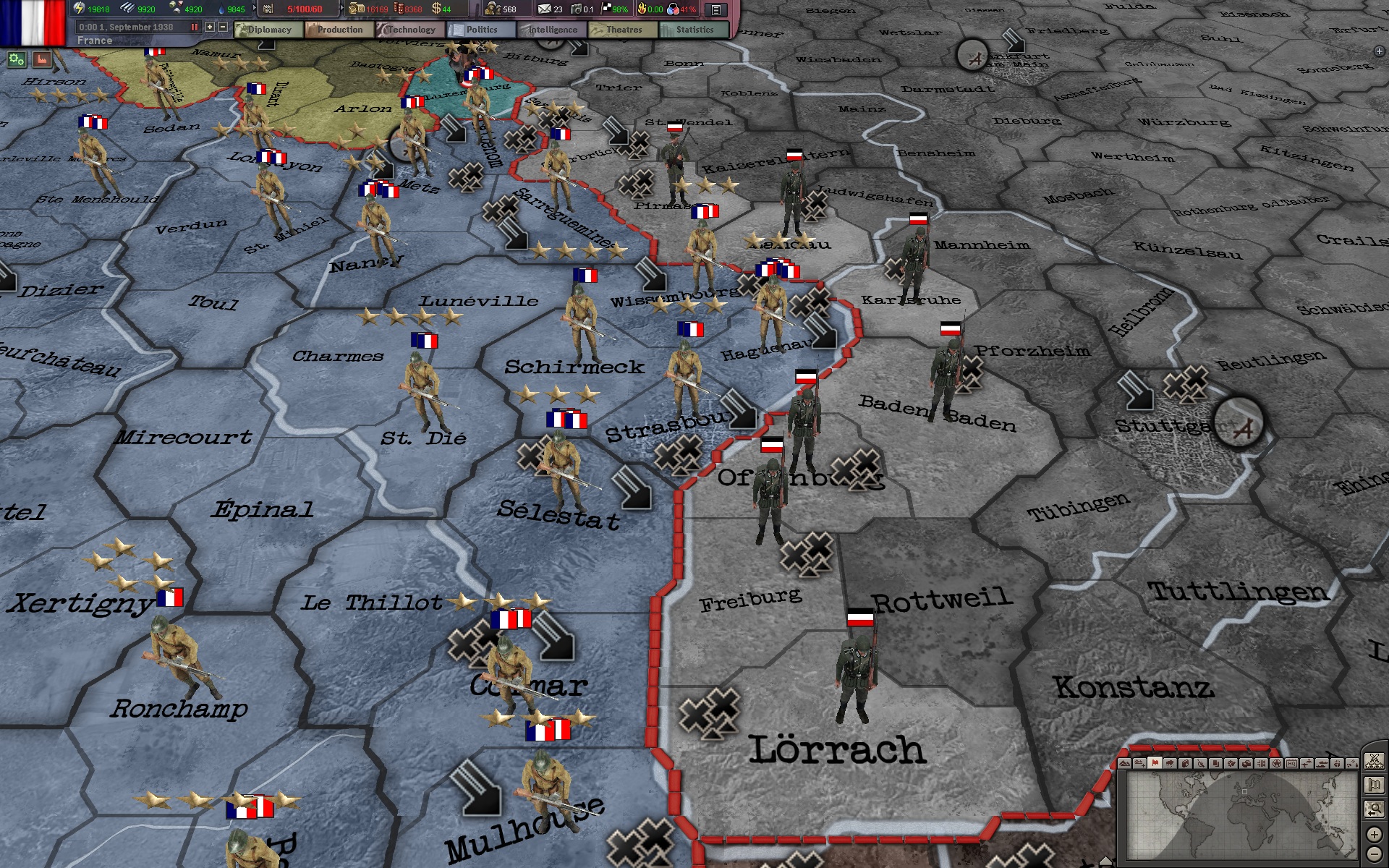
Task: Switch to the Technology screen
Action: tap(410, 30)
